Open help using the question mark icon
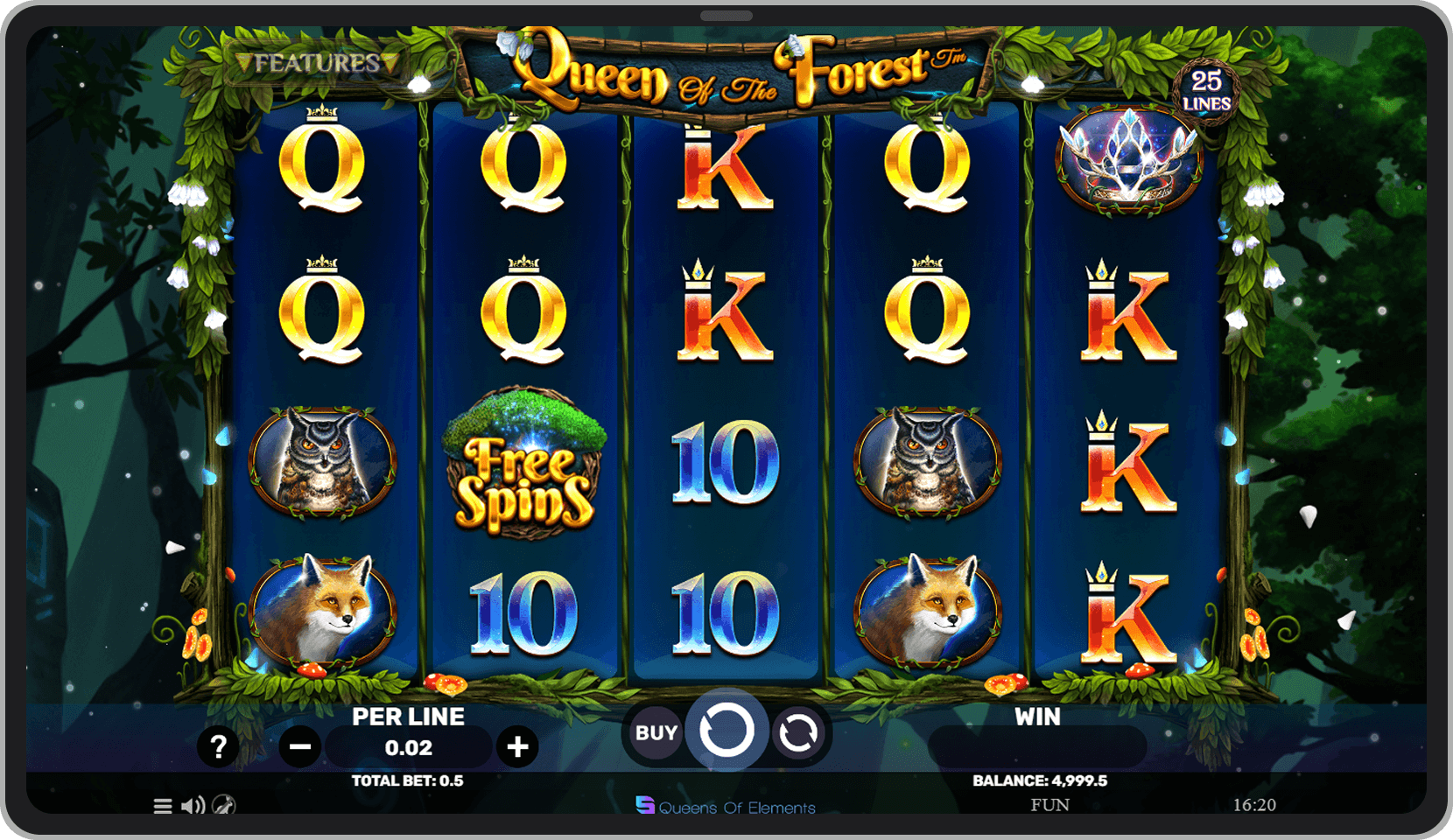 click(x=219, y=746)
